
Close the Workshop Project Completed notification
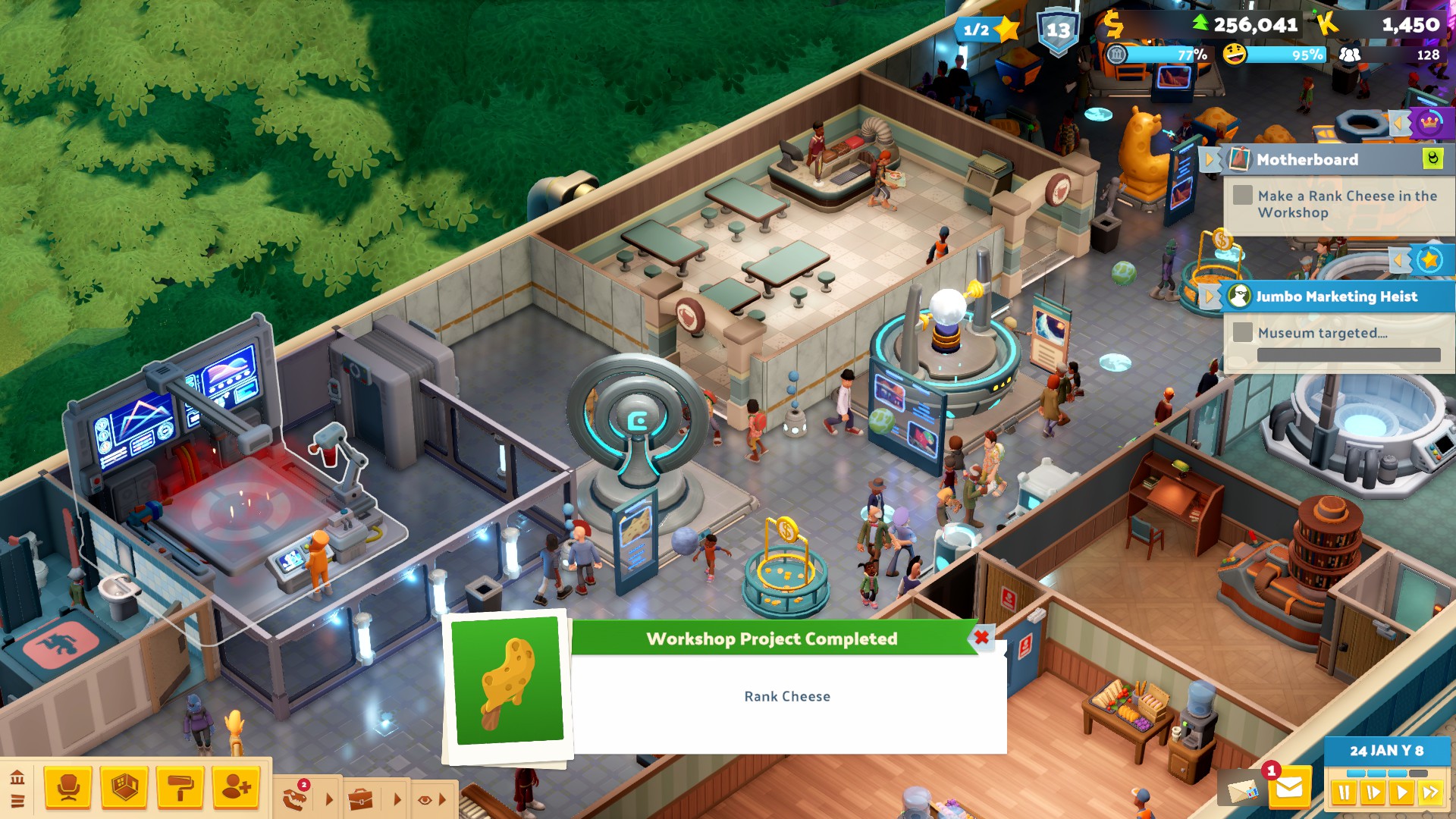tap(981, 637)
